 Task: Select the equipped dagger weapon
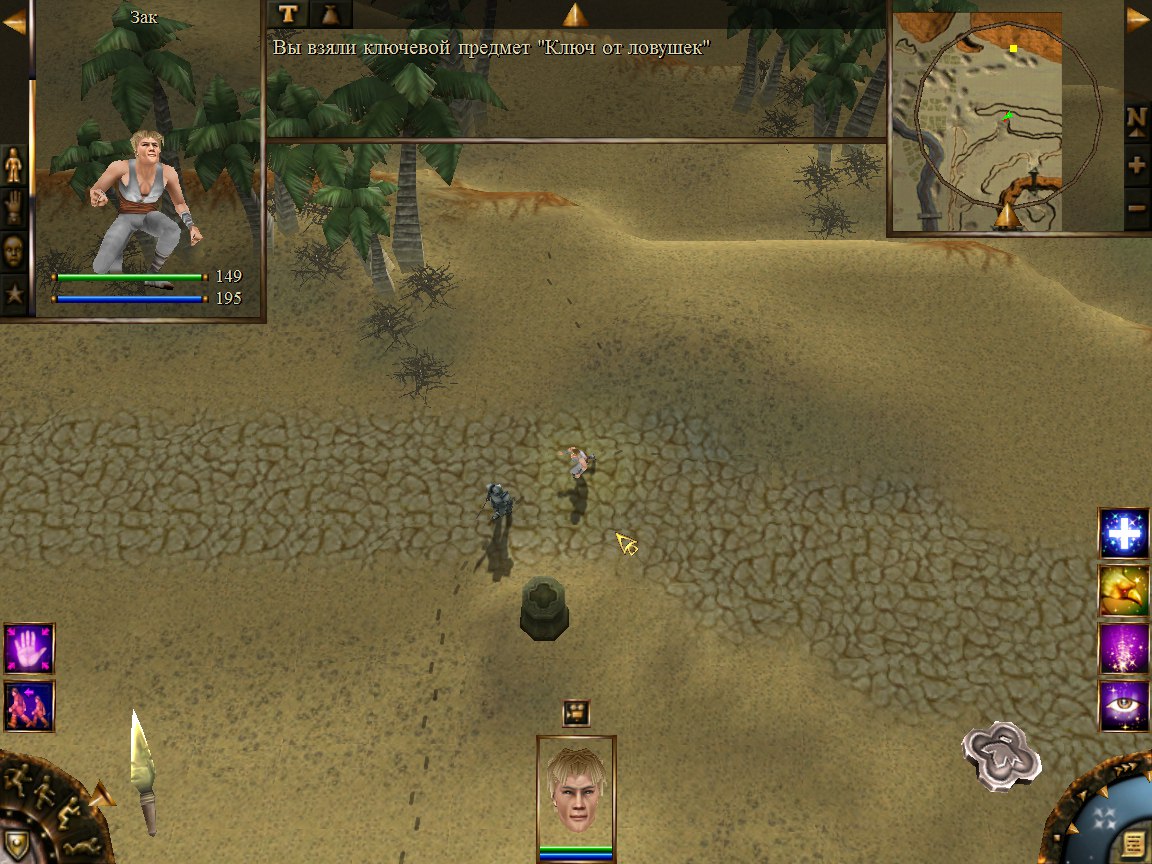(143, 772)
